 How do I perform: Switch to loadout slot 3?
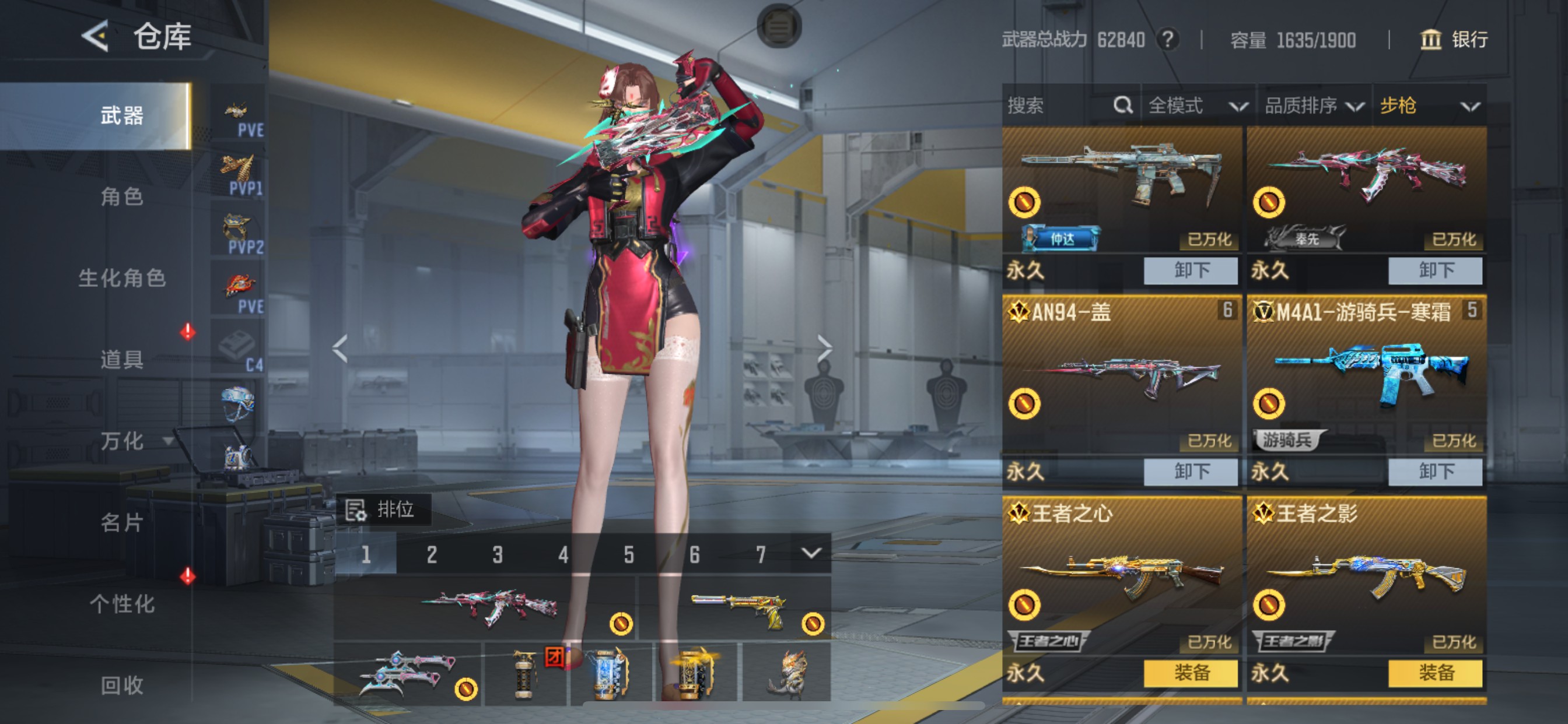498,554
